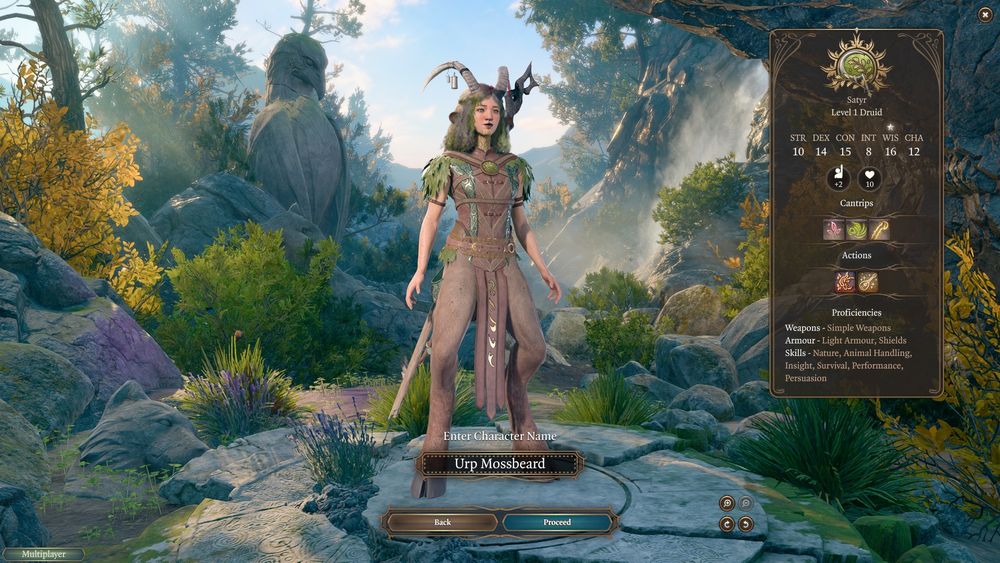Rotate the character with the right rotate button
The height and width of the screenshot is (563, 1000).
(x=746, y=524)
